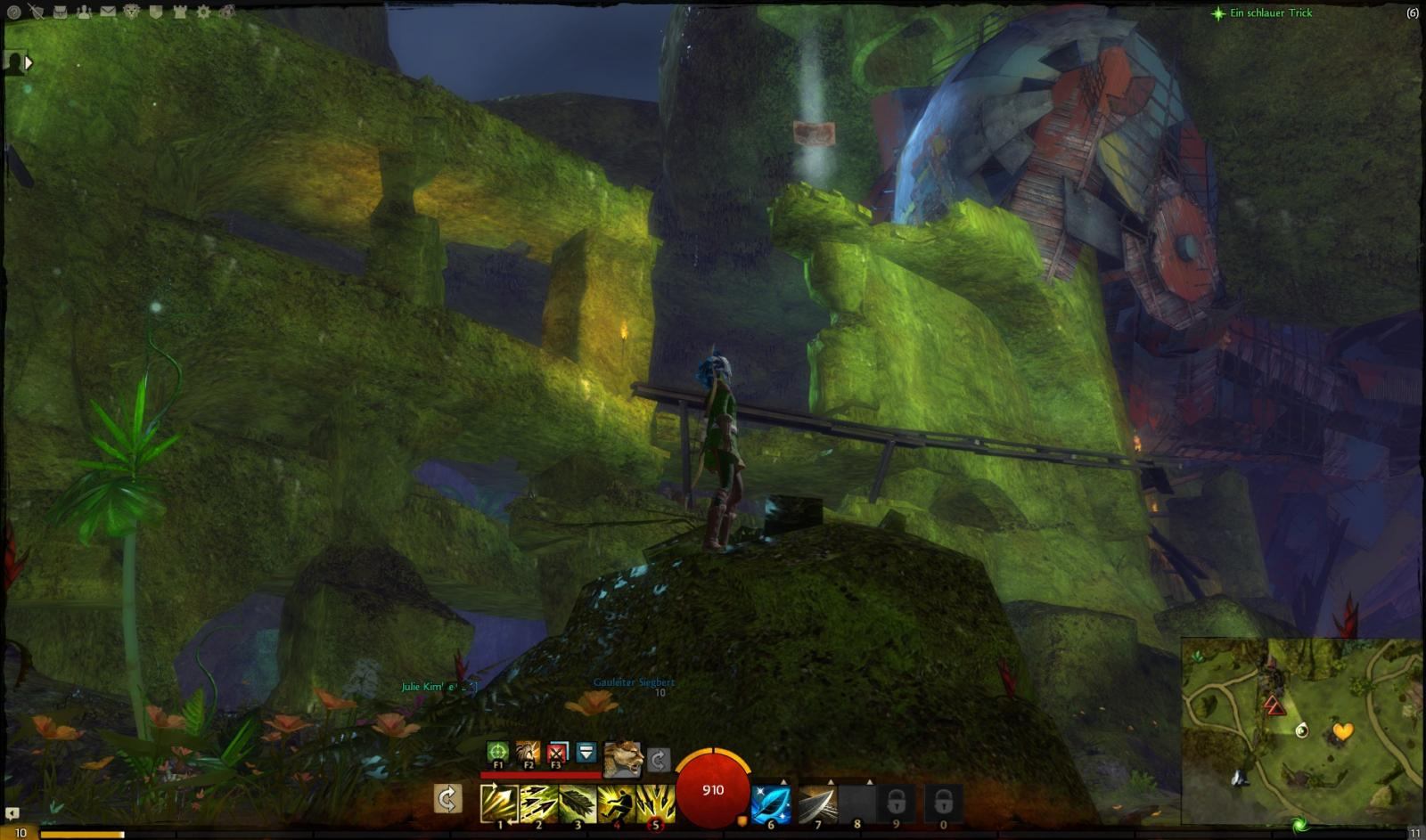Open the lion head trading post icon

132,12
